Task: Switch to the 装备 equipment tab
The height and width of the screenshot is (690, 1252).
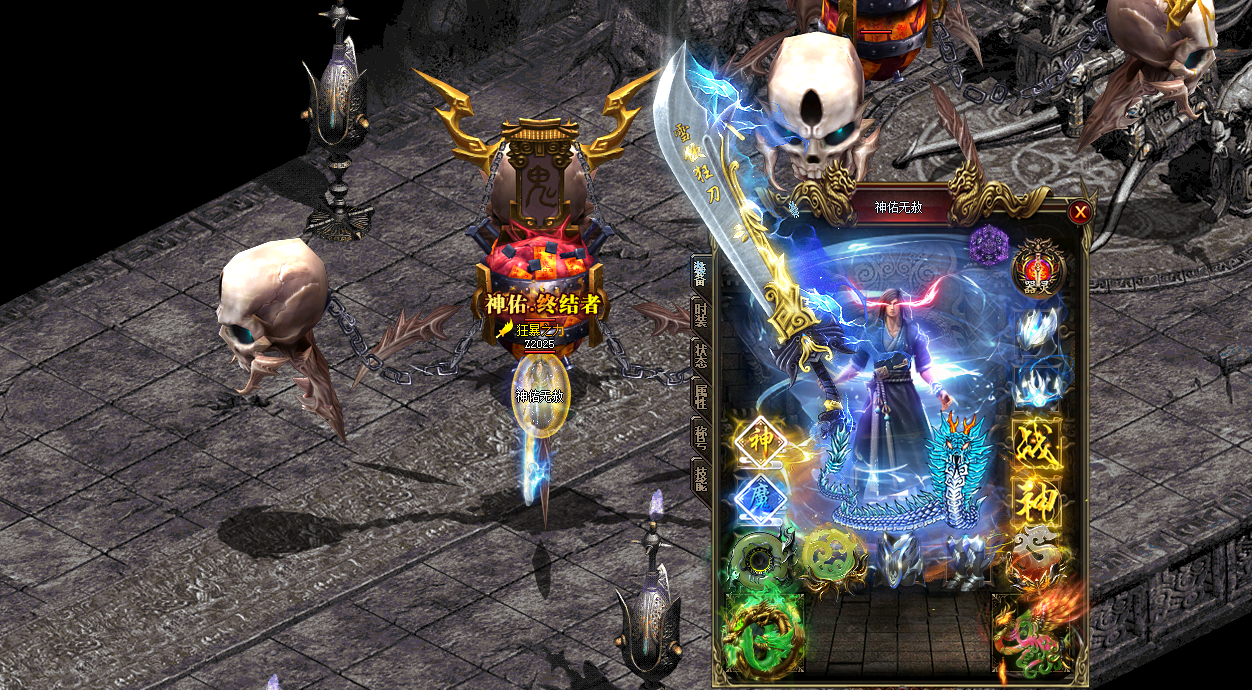Action: (701, 273)
